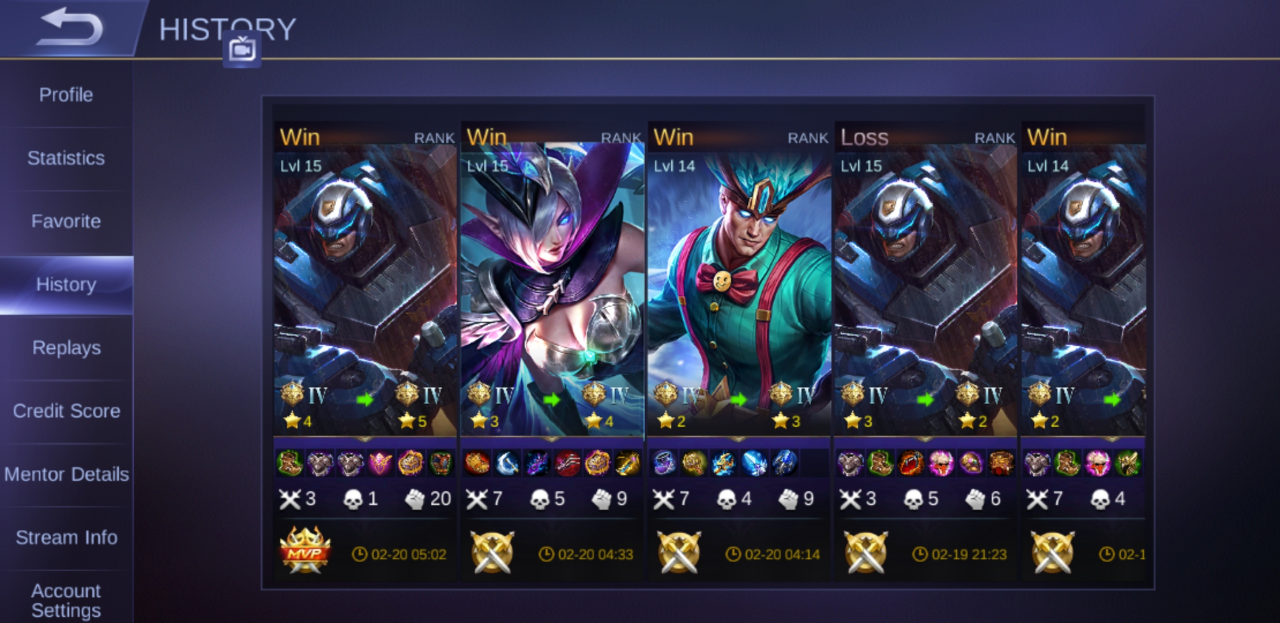Switch to Stream Info tab
The width and height of the screenshot is (1280, 623).
point(66,538)
